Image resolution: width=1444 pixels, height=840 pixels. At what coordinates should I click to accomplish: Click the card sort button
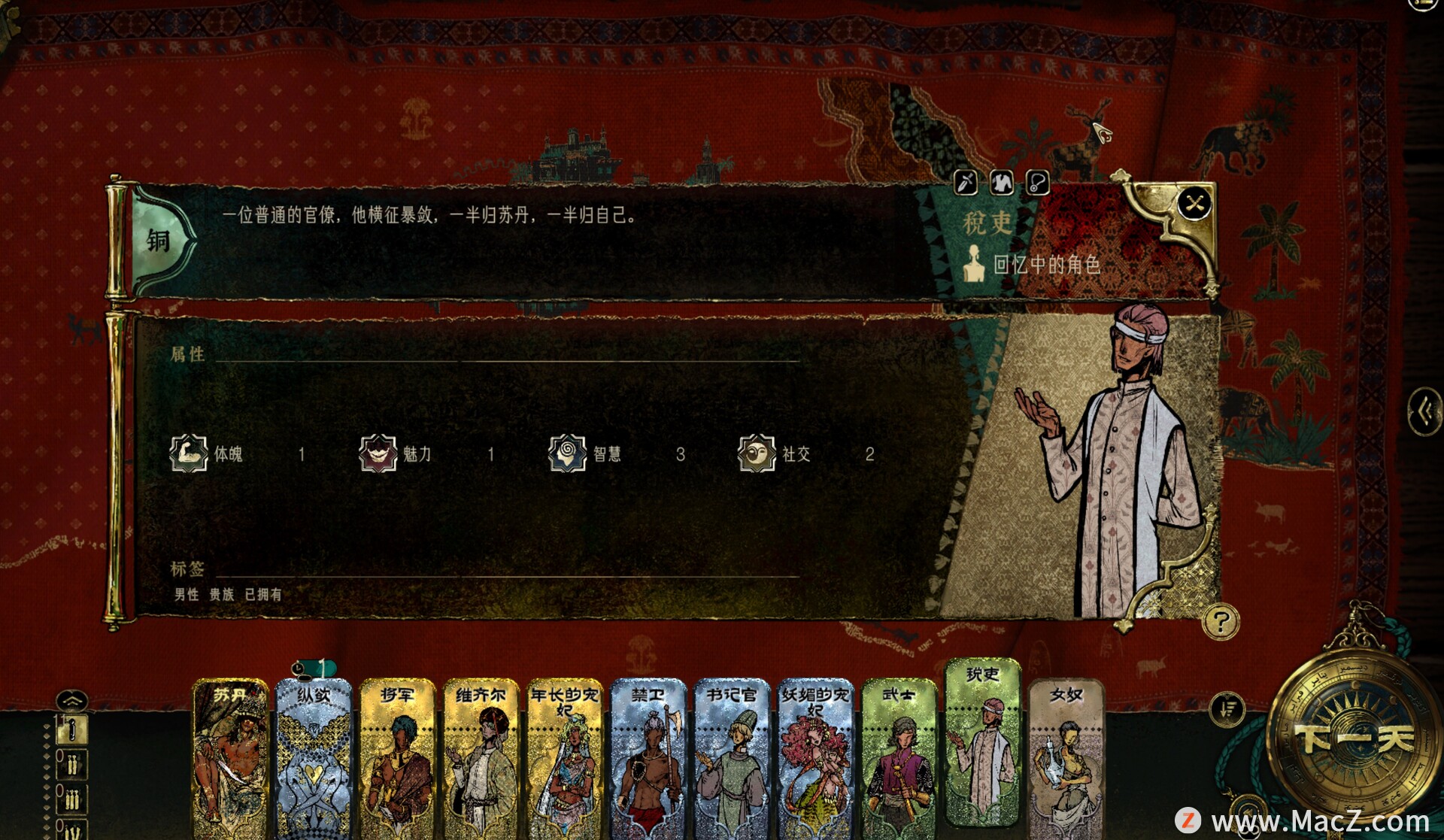pyautogui.click(x=1227, y=709)
